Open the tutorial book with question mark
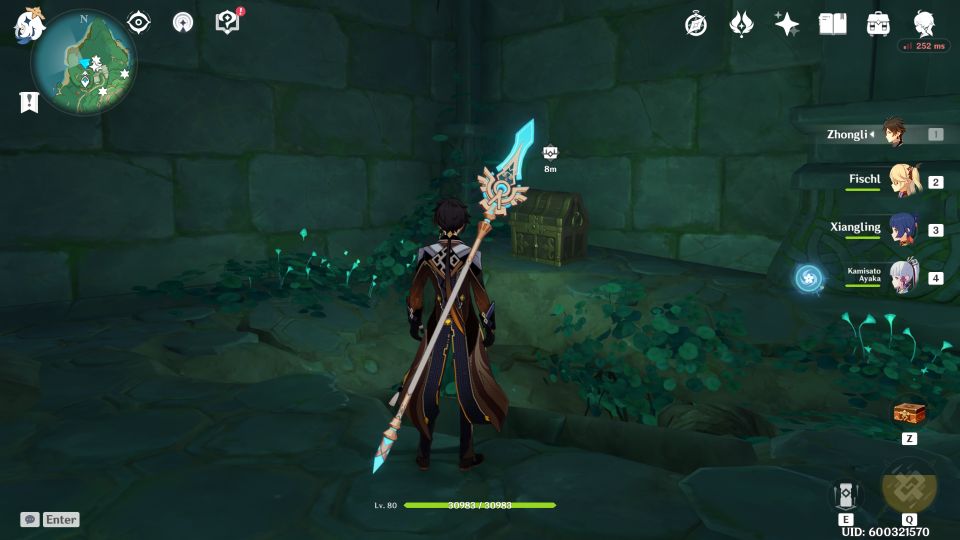Viewport: 960px width, 540px height. click(228, 22)
